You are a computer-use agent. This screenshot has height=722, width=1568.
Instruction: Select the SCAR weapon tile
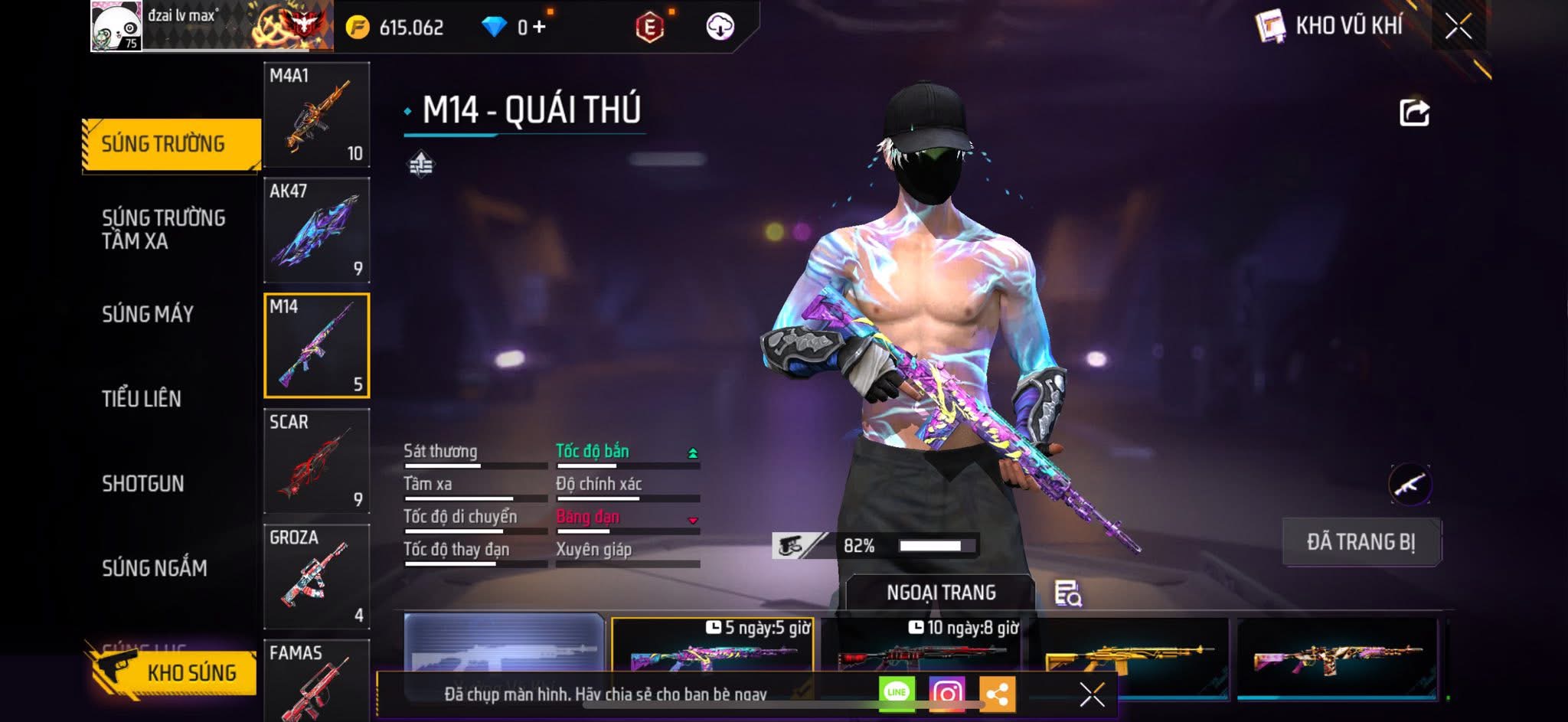pyautogui.click(x=317, y=461)
